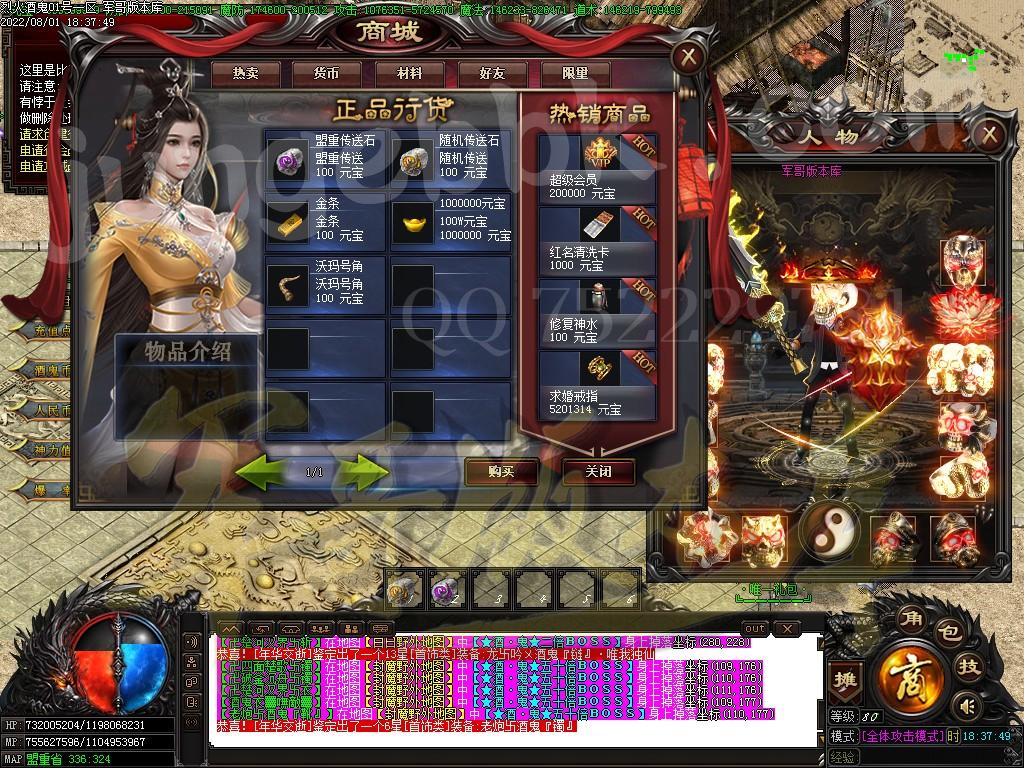Switch to the 热卖 tab

tap(245, 74)
